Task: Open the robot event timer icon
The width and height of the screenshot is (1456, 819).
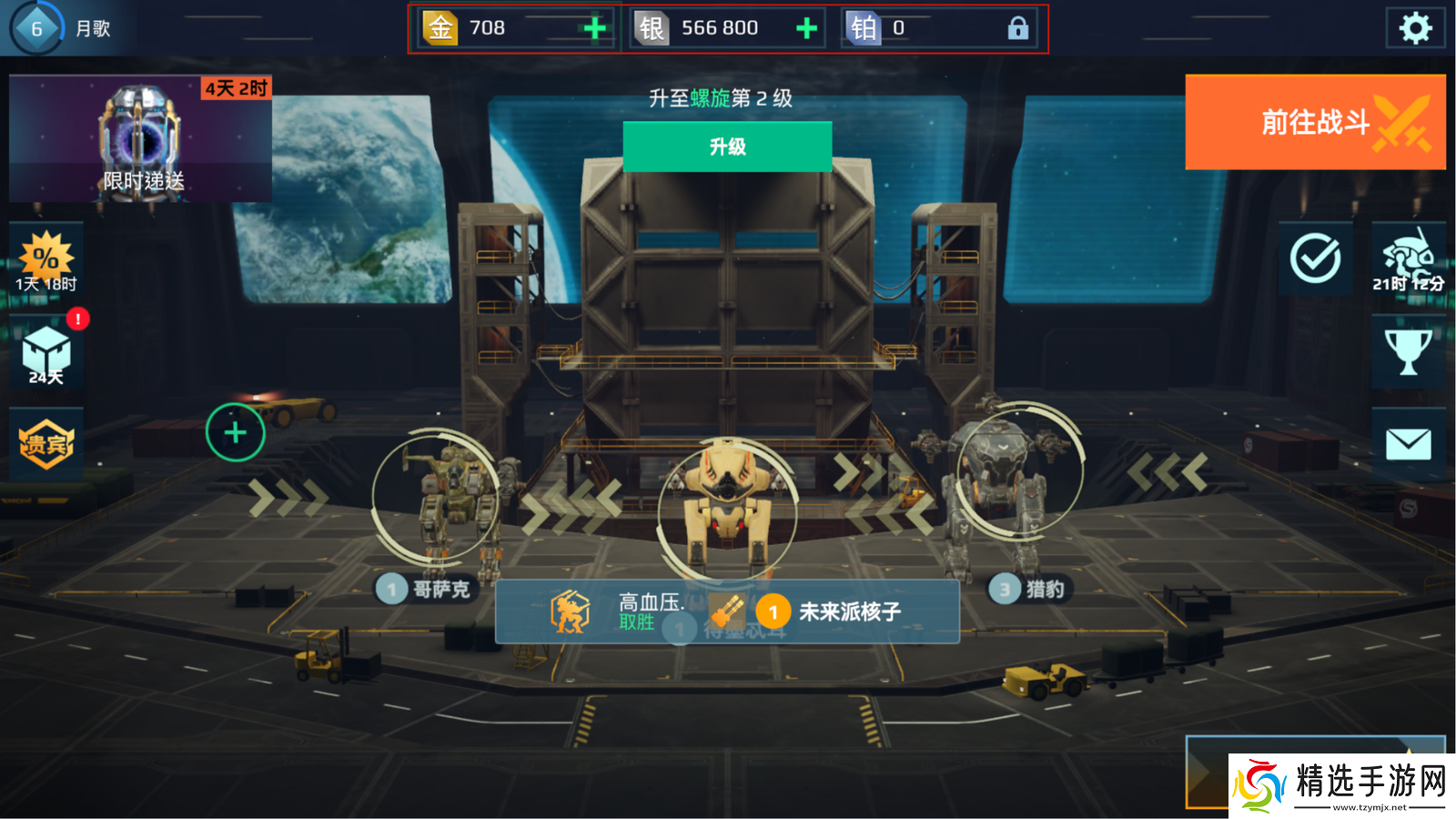Action: [1408, 259]
